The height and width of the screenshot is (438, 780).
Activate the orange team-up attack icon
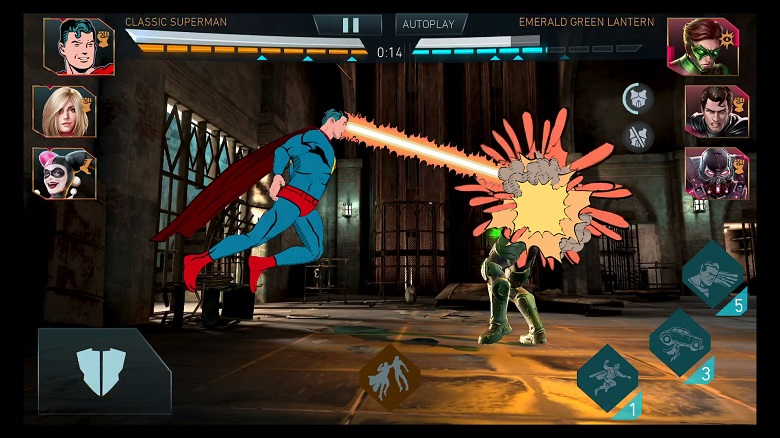(x=390, y=377)
